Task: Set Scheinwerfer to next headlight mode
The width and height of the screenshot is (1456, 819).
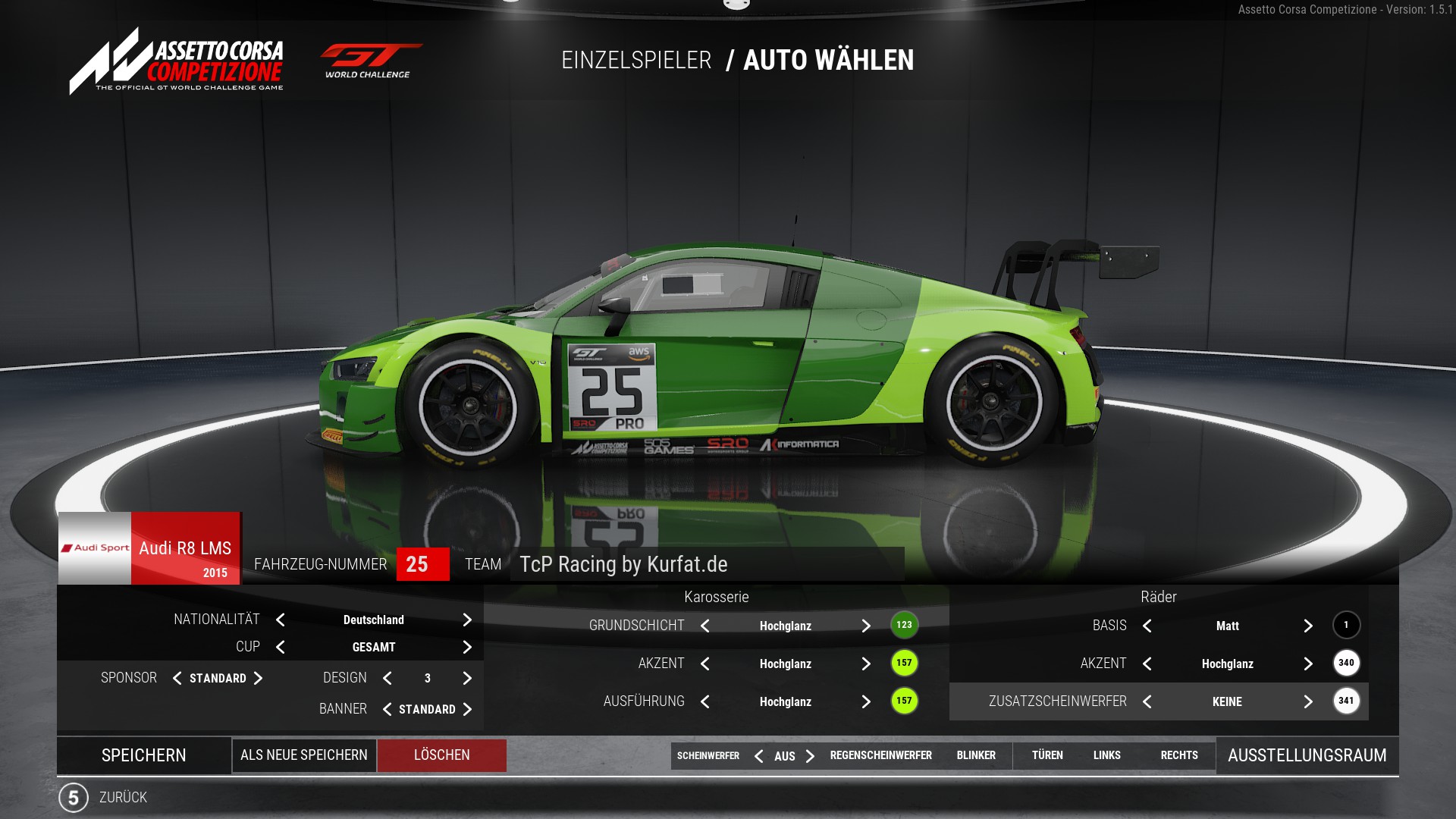Action: (x=810, y=756)
